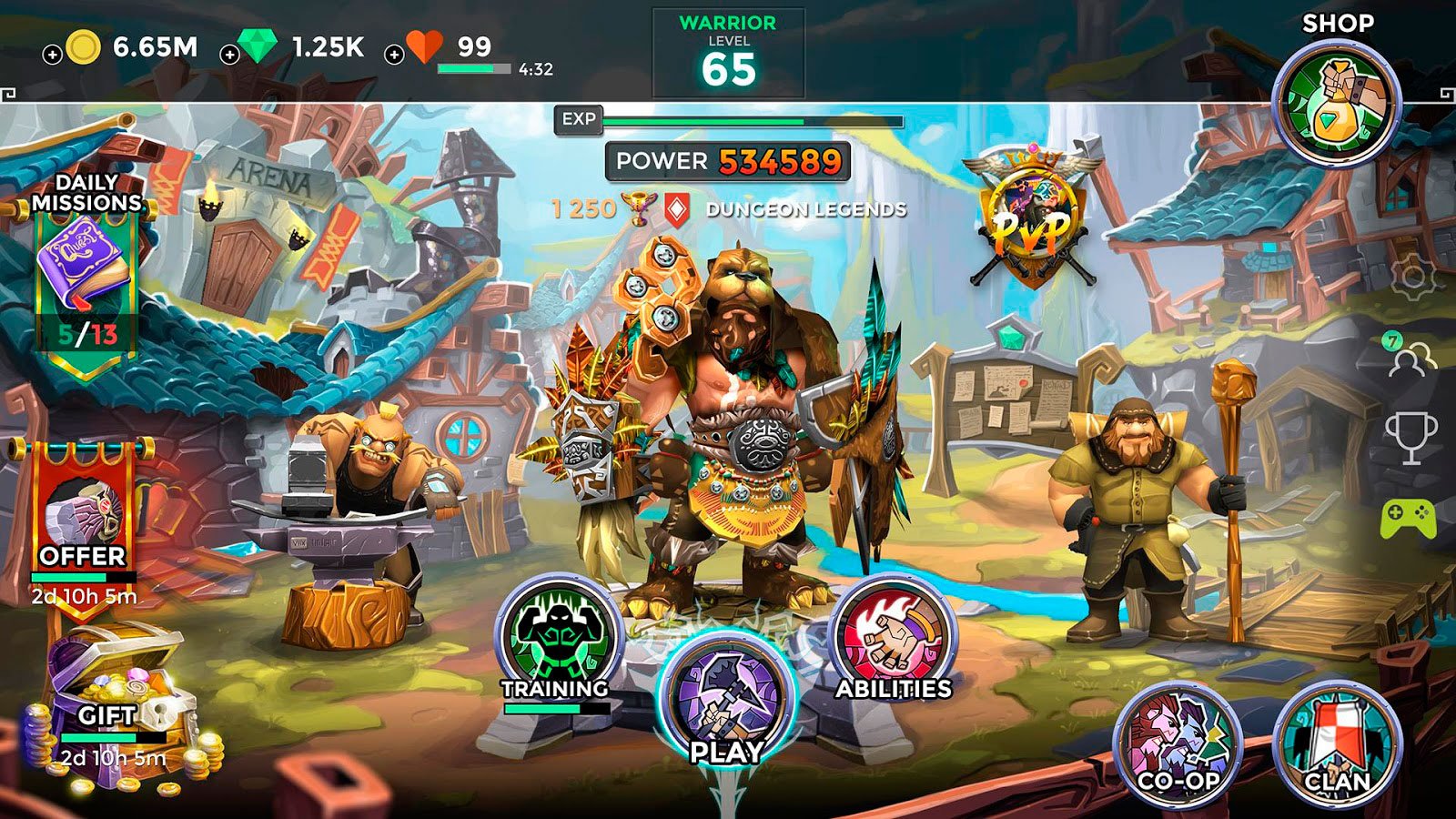
Task: Enter Co-op mode
Action: point(1178,743)
